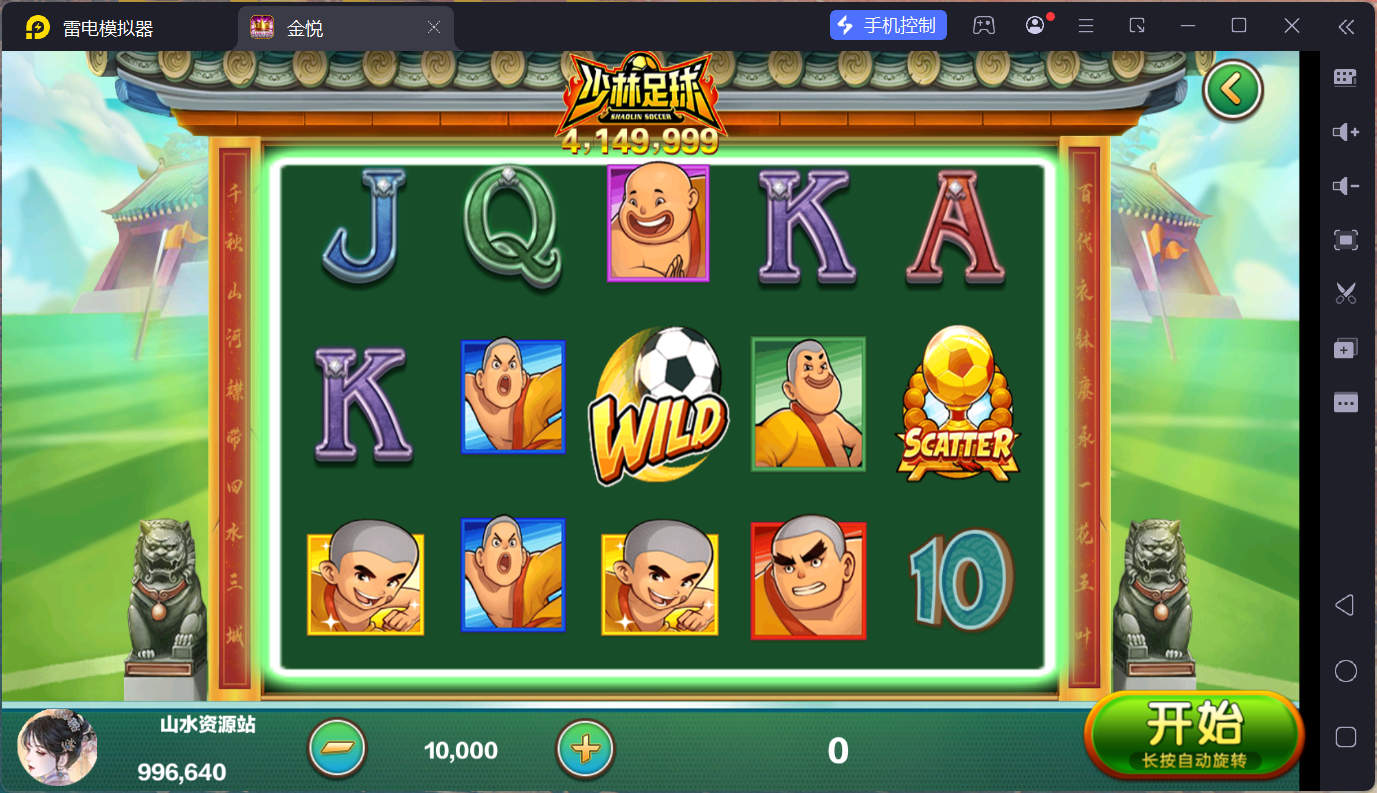Go back using the green arrow button
Screen dimensions: 1377x793
coord(1233,91)
